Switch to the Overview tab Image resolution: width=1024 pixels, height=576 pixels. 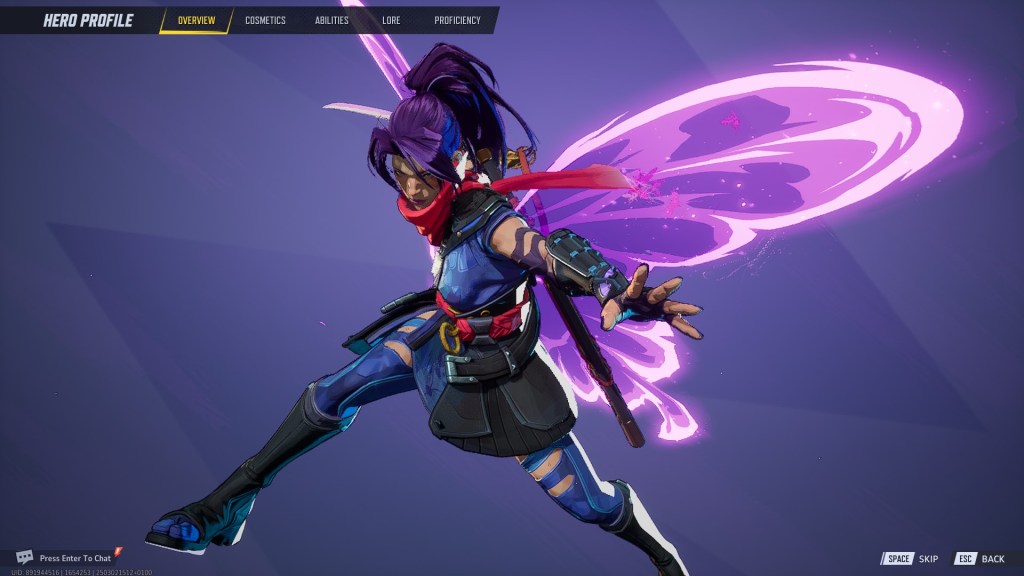pos(196,20)
